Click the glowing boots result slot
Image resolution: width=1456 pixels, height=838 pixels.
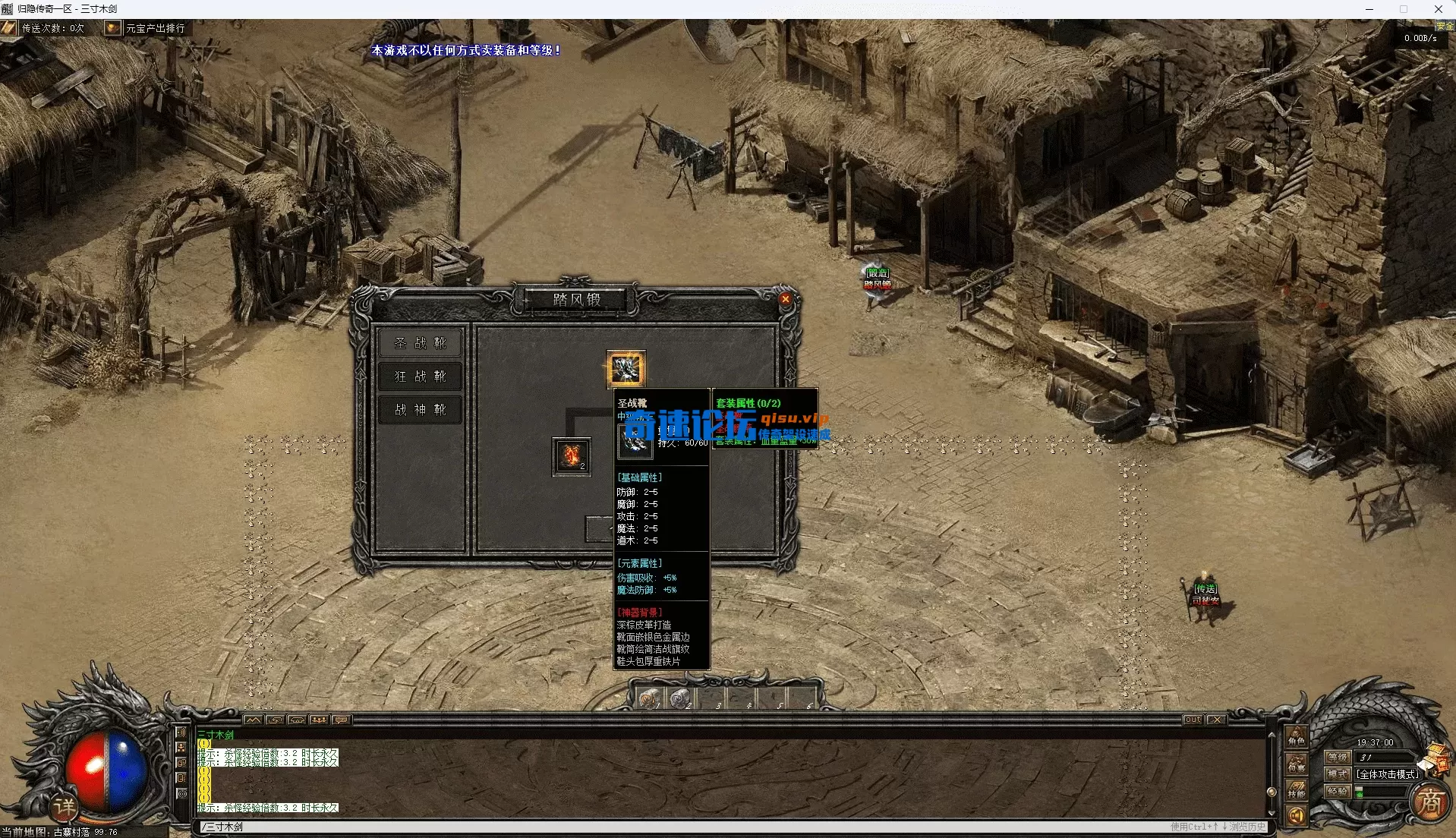pos(626,370)
